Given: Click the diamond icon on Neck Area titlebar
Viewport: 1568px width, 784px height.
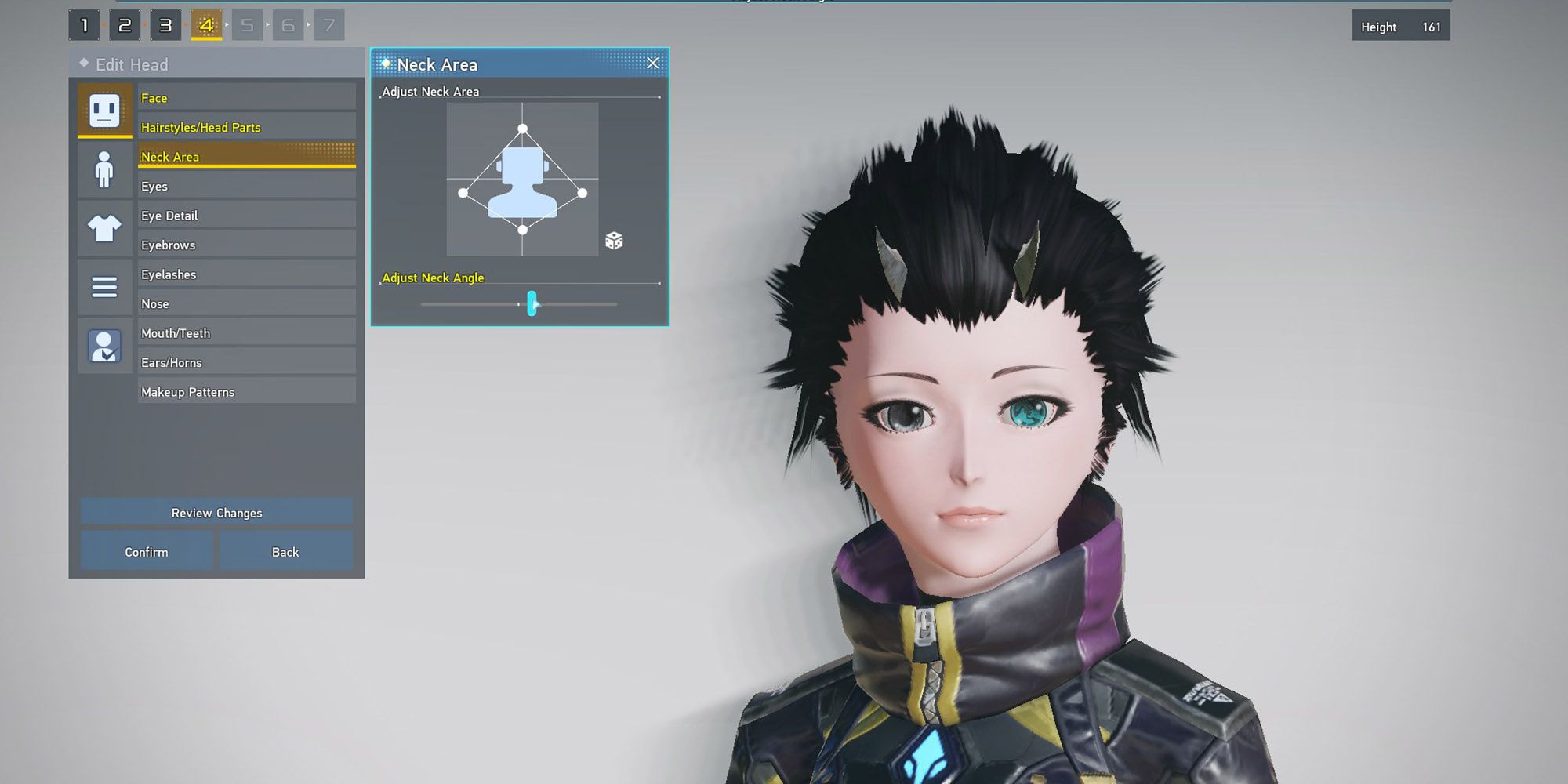Looking at the screenshot, I should pos(386,63).
